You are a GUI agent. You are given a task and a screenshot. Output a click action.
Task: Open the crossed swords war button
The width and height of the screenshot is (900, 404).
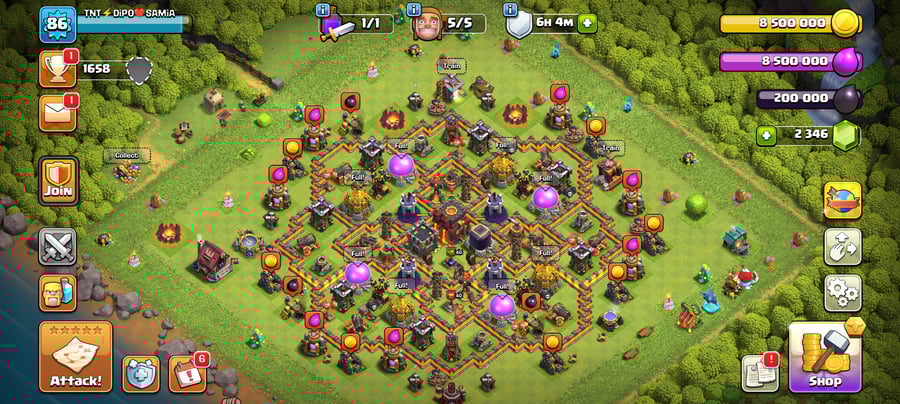[57, 246]
